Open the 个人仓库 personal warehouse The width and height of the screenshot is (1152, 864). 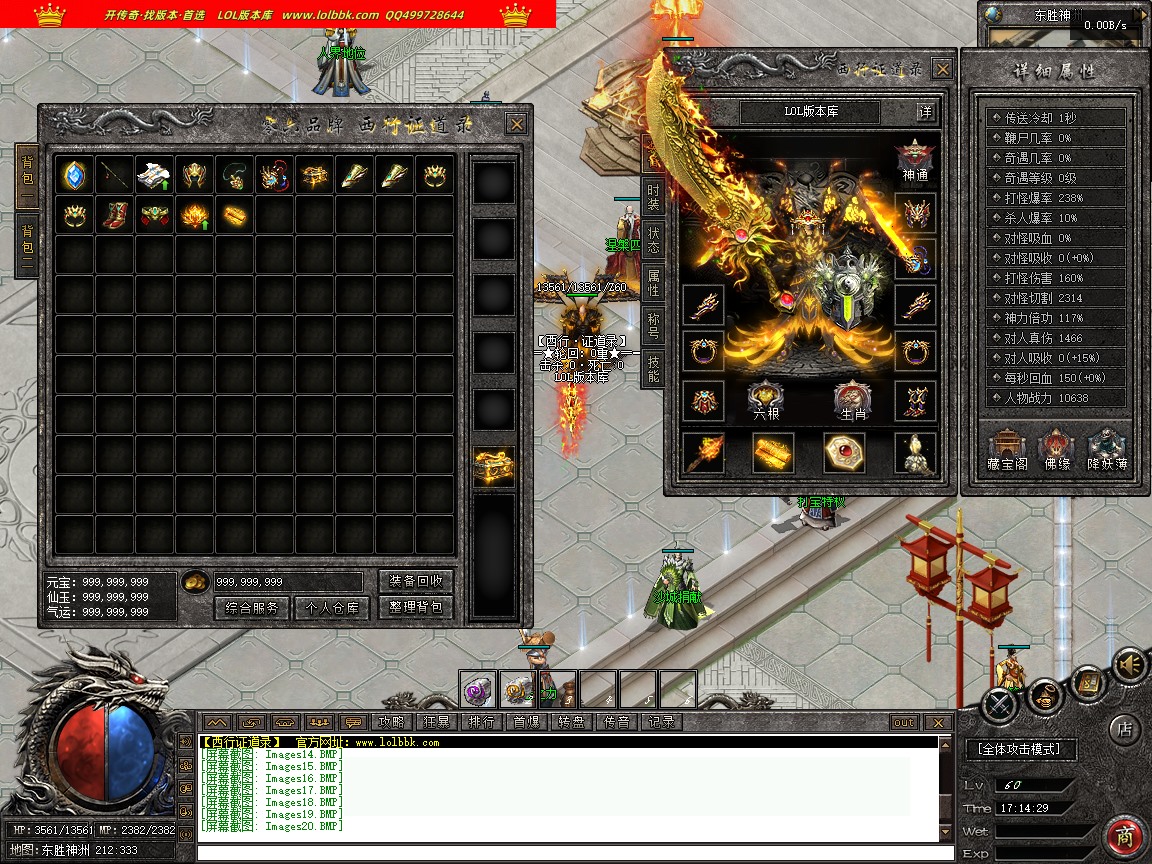pyautogui.click(x=331, y=607)
